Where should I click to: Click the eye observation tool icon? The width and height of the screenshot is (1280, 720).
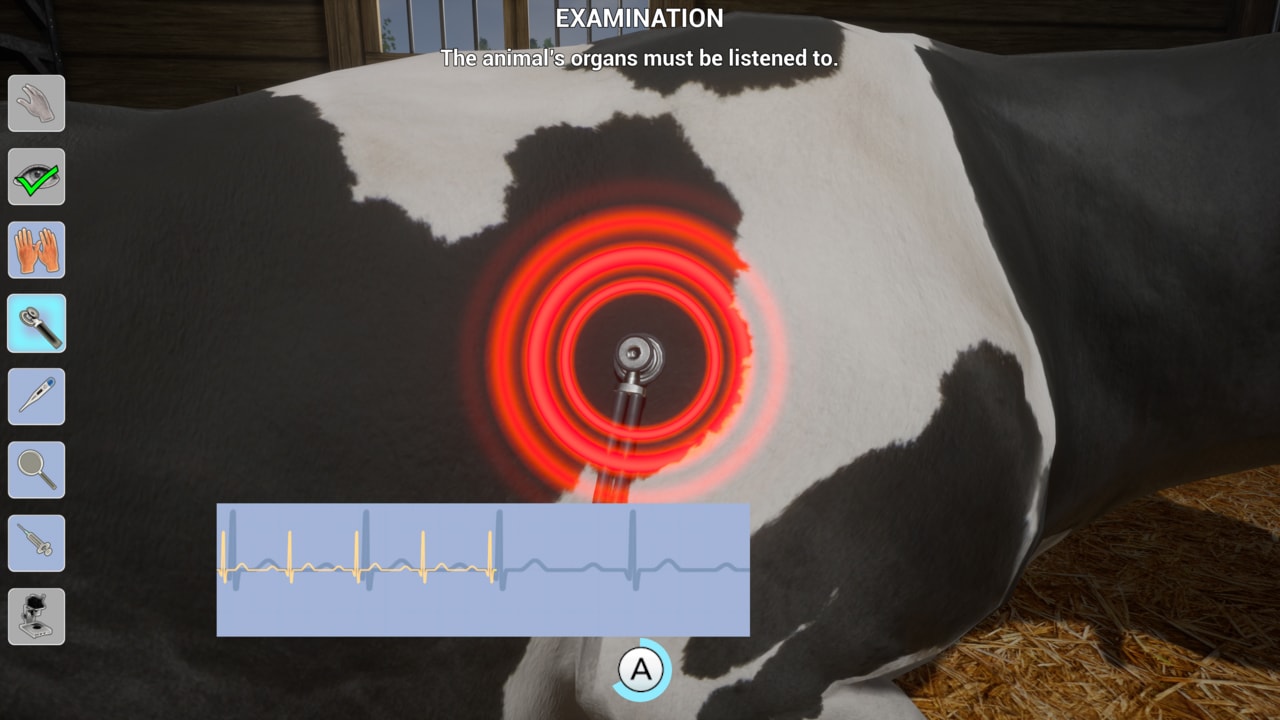tap(36, 177)
